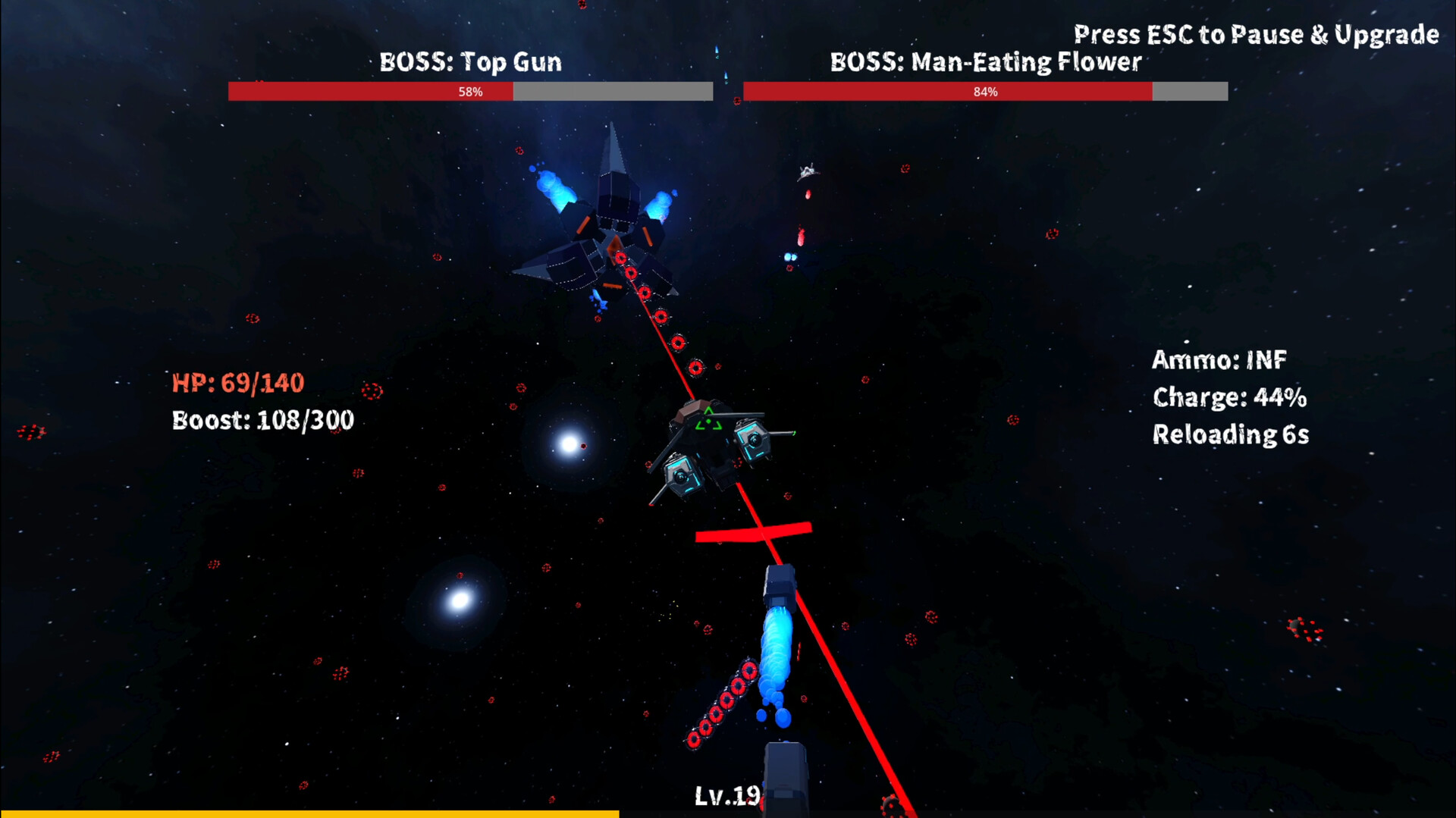Image resolution: width=1456 pixels, height=818 pixels.
Task: Expand the Lv.19 level indicator
Action: (726, 794)
